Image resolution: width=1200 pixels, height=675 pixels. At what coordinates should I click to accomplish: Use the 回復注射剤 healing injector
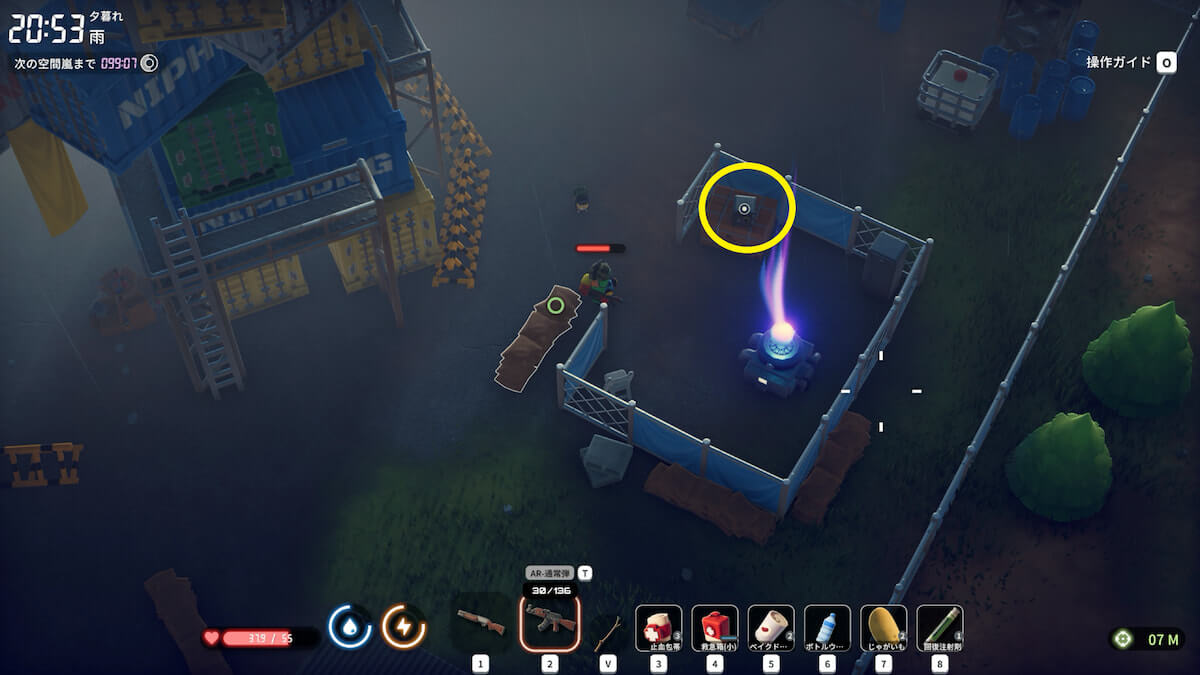click(939, 628)
